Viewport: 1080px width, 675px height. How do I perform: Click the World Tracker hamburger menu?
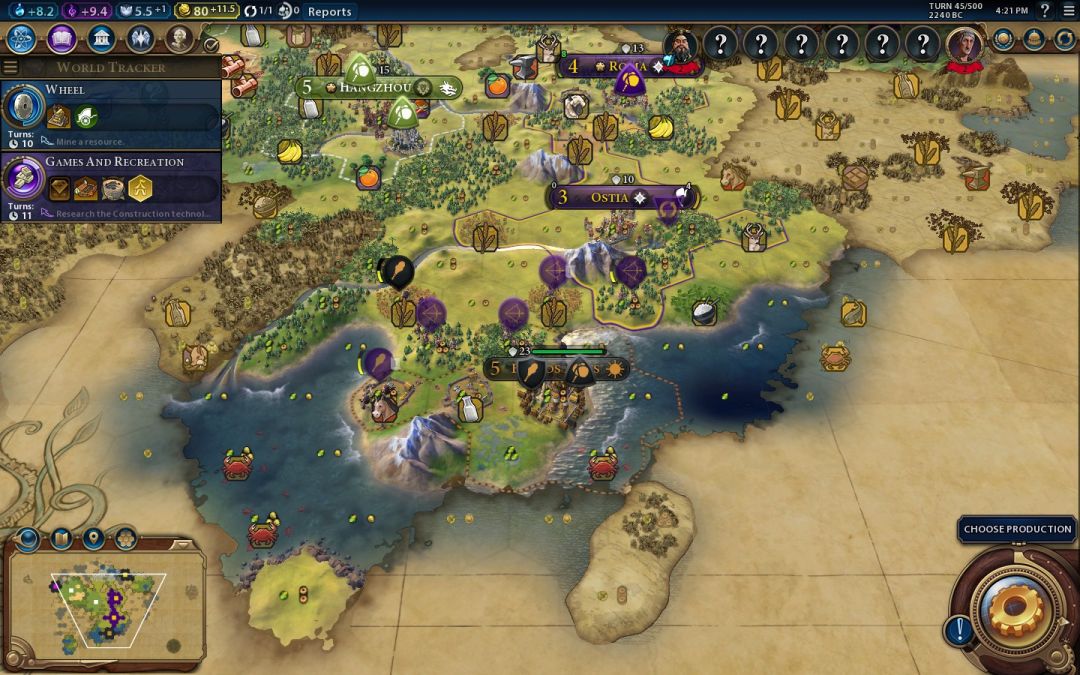[11, 67]
